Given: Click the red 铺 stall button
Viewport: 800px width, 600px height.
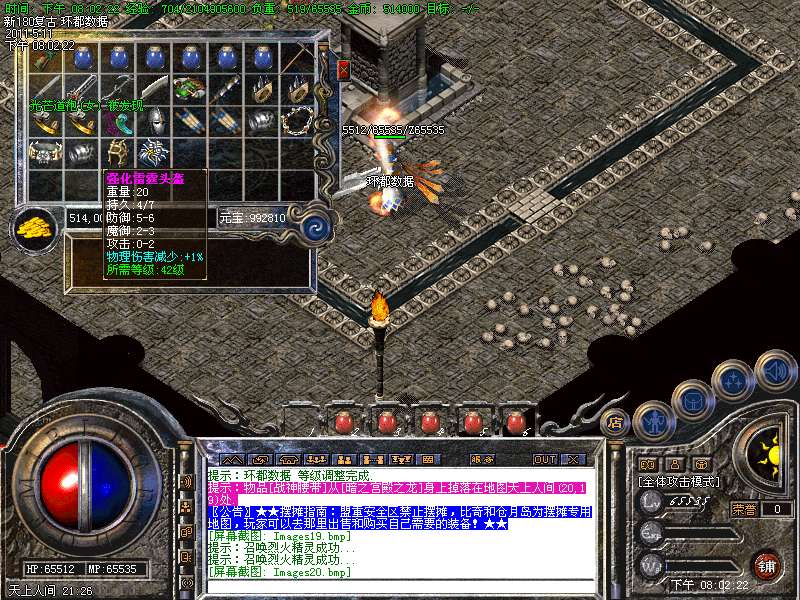Looking at the screenshot, I should (x=767, y=566).
